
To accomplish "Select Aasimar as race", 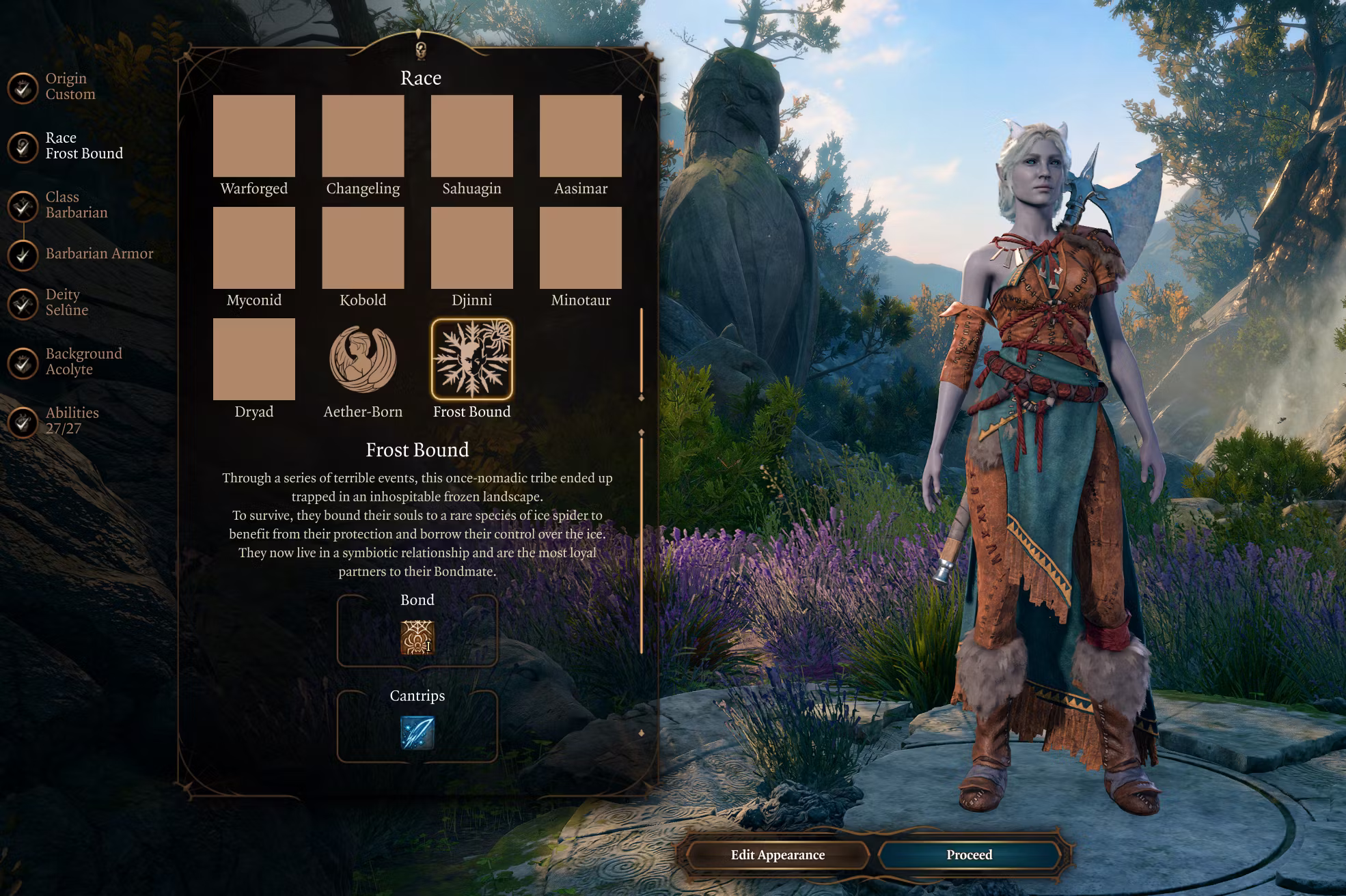I will point(581,136).
